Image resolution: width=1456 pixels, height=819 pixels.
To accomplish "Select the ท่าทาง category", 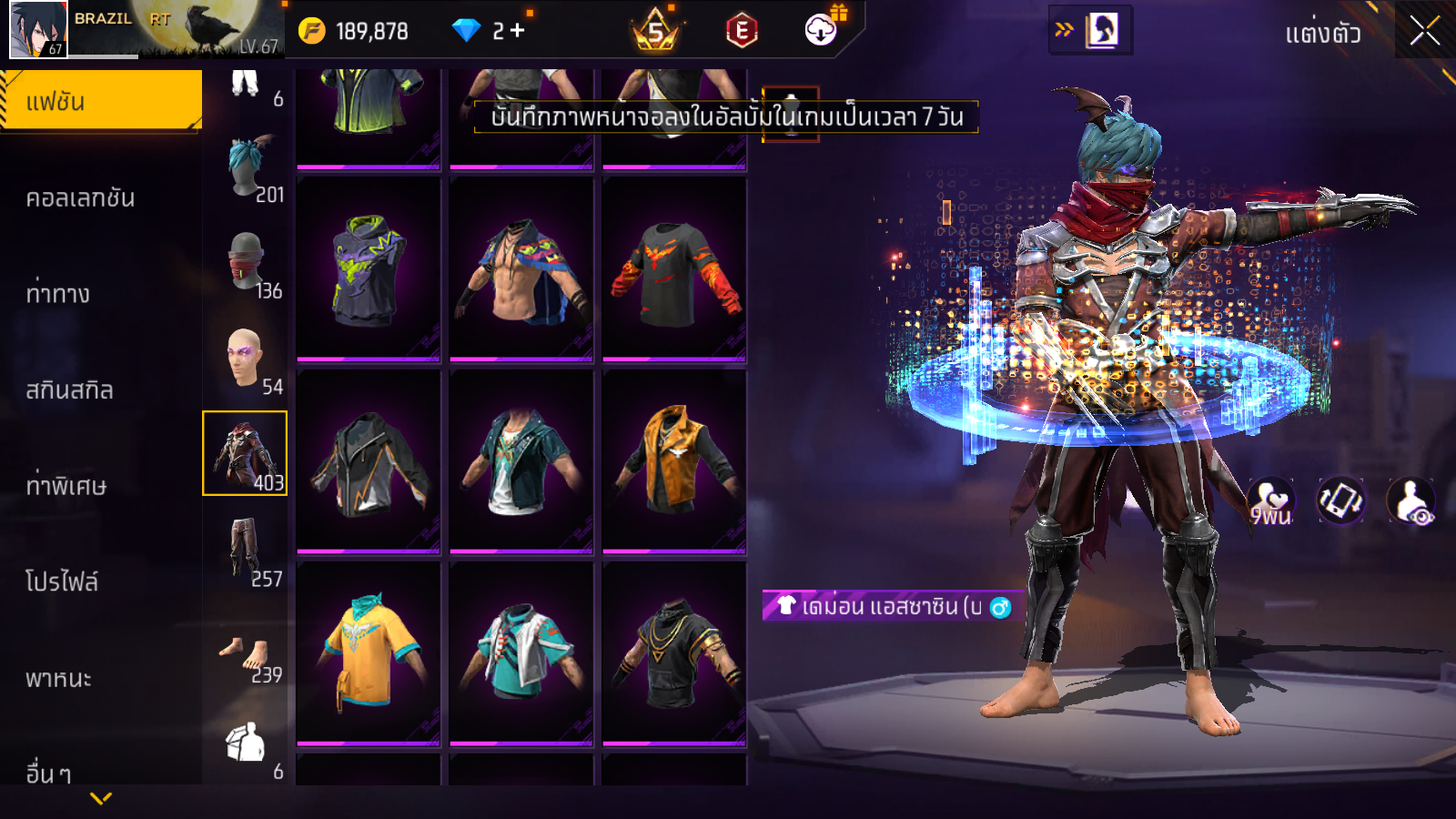I will (x=58, y=293).
